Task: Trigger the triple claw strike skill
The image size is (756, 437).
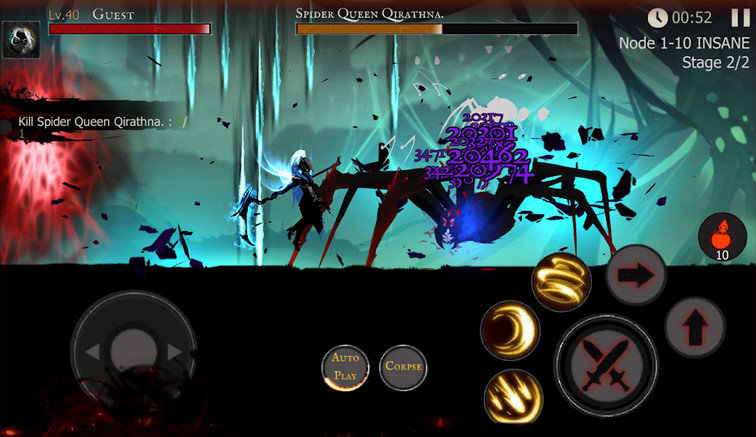Action: click(512, 396)
